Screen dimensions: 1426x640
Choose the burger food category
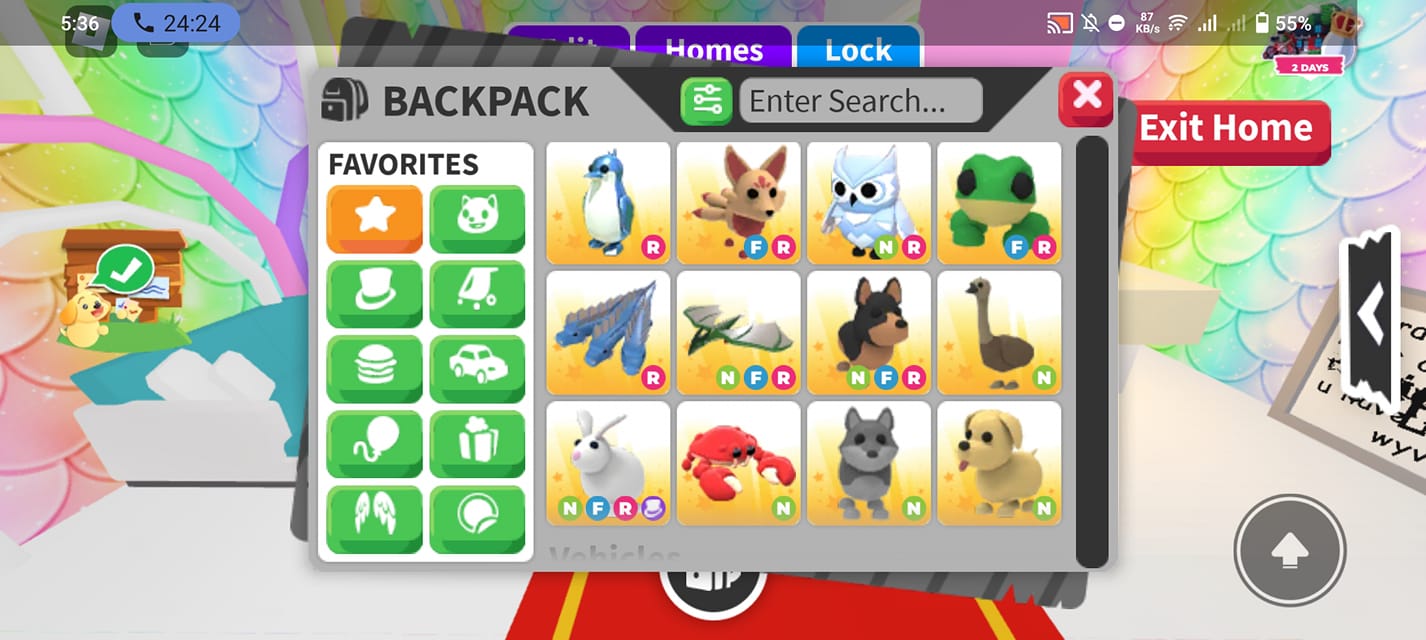(x=374, y=368)
